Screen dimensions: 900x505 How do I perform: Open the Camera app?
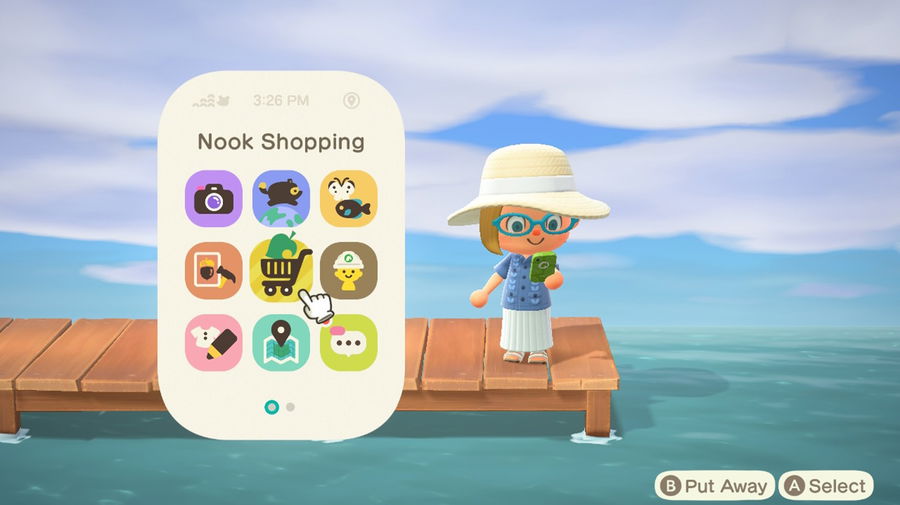214,199
